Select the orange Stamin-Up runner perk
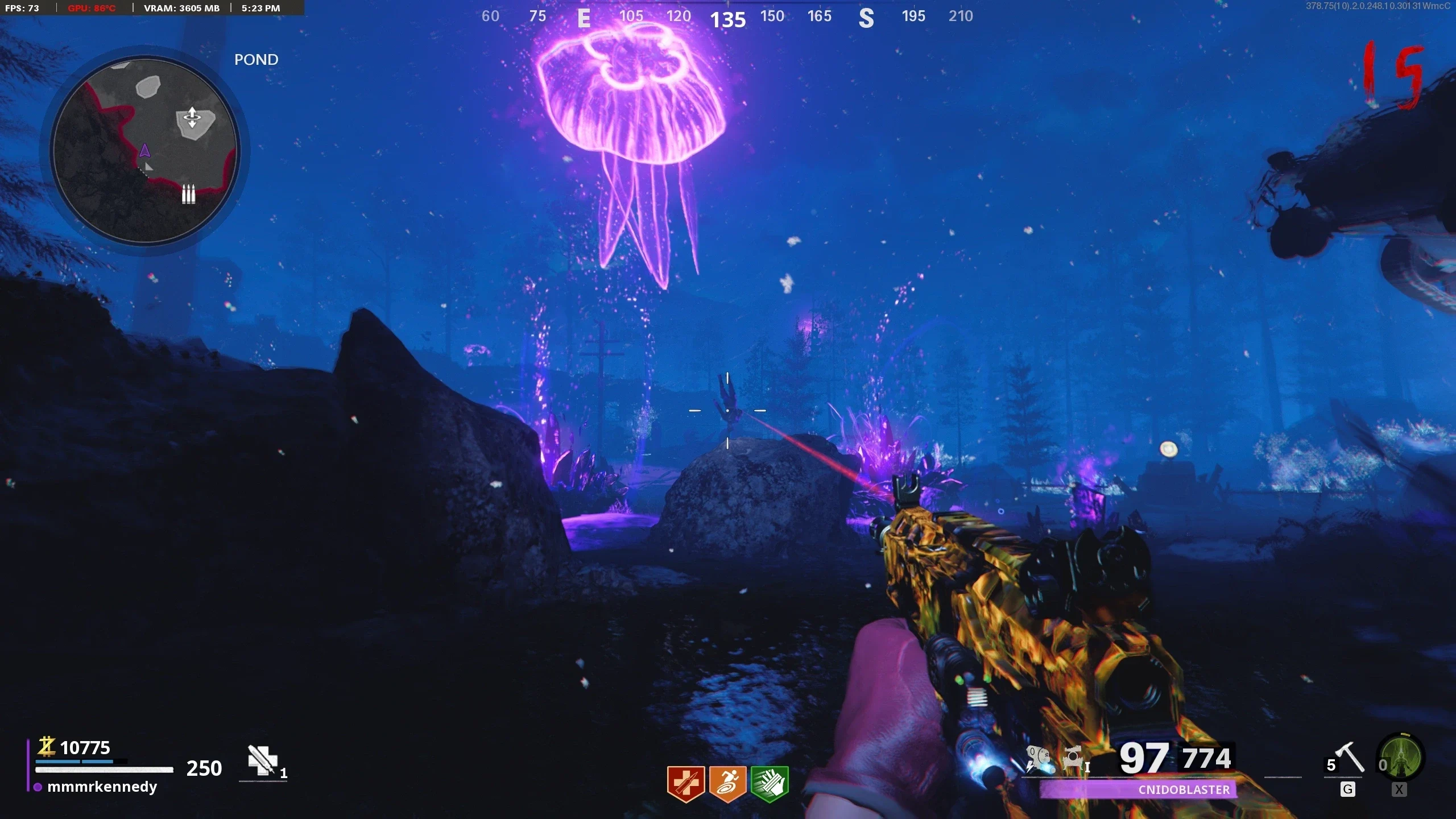This screenshot has width=1456, height=819. [727, 783]
